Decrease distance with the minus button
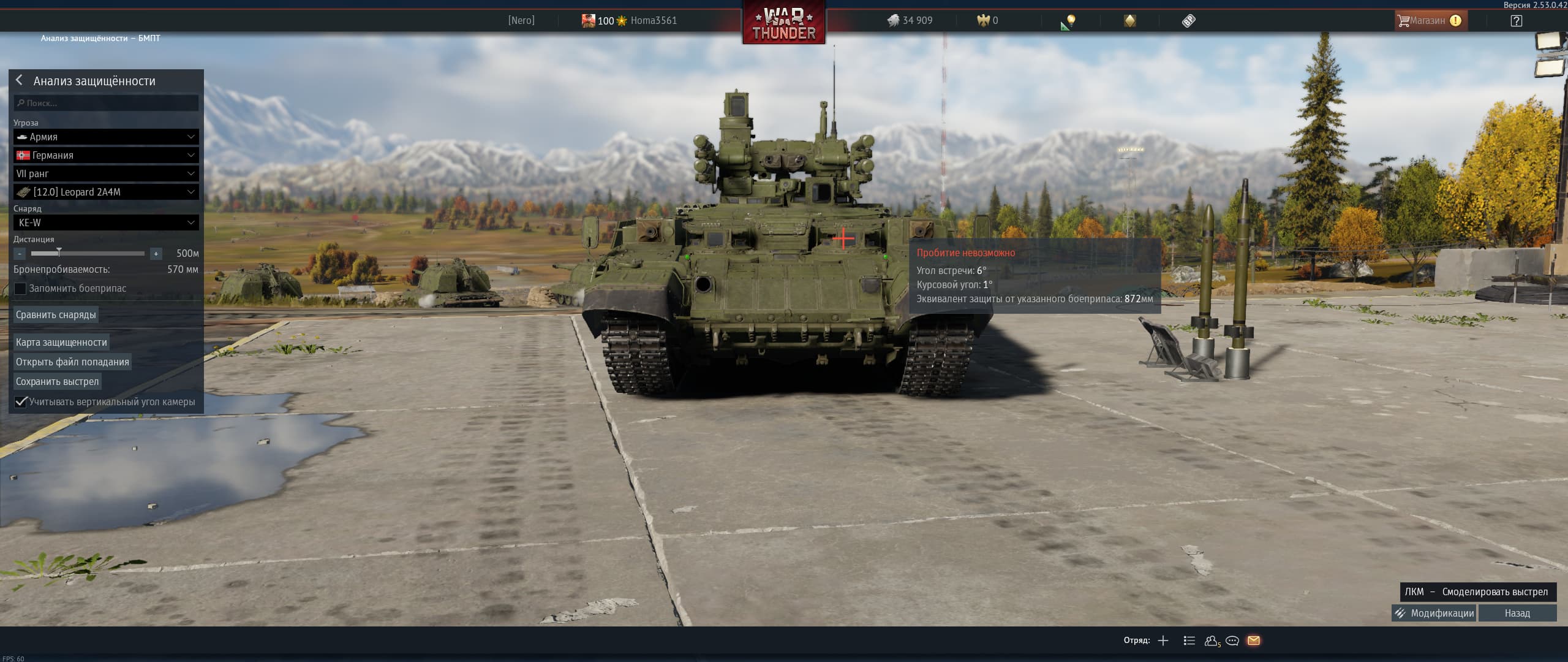The image size is (1568, 662). [20, 253]
